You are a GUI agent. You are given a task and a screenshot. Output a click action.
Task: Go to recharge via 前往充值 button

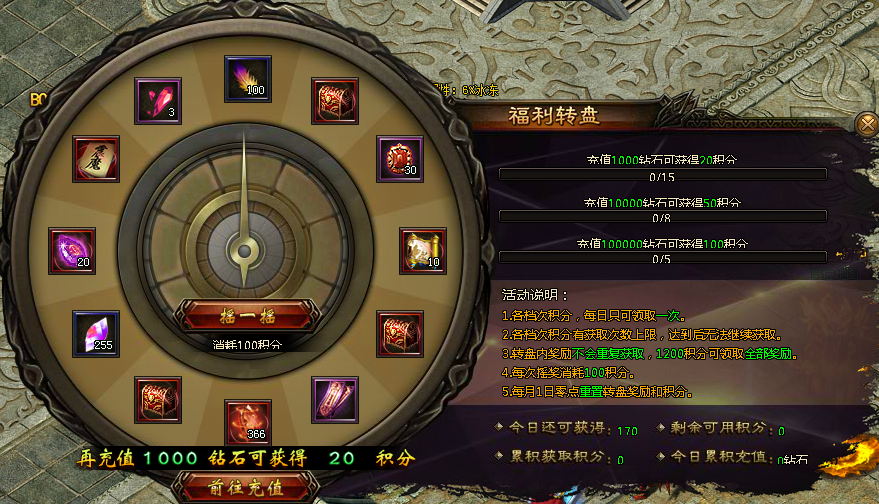click(x=246, y=488)
